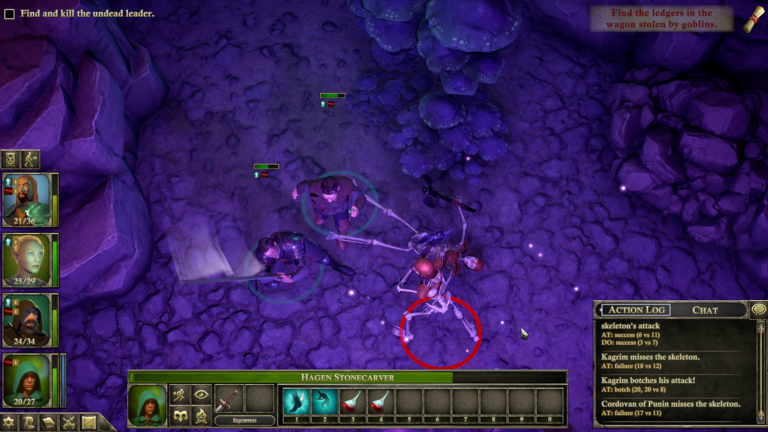768x432 pixels.
Task: Use the ability in hotbar slot 2
Action: point(324,402)
